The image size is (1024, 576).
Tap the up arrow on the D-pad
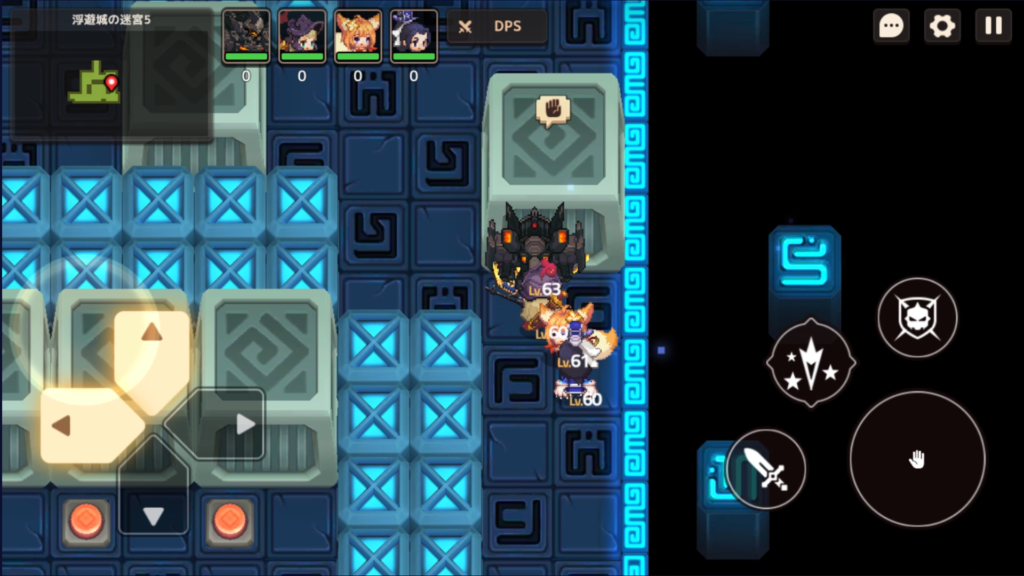tap(152, 345)
